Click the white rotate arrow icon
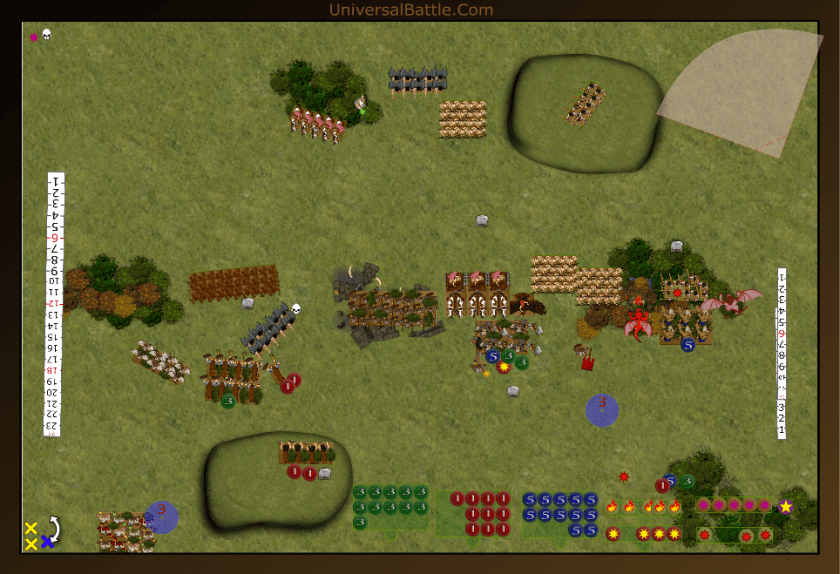Screen dimensions: 840x574 (x=53, y=527)
